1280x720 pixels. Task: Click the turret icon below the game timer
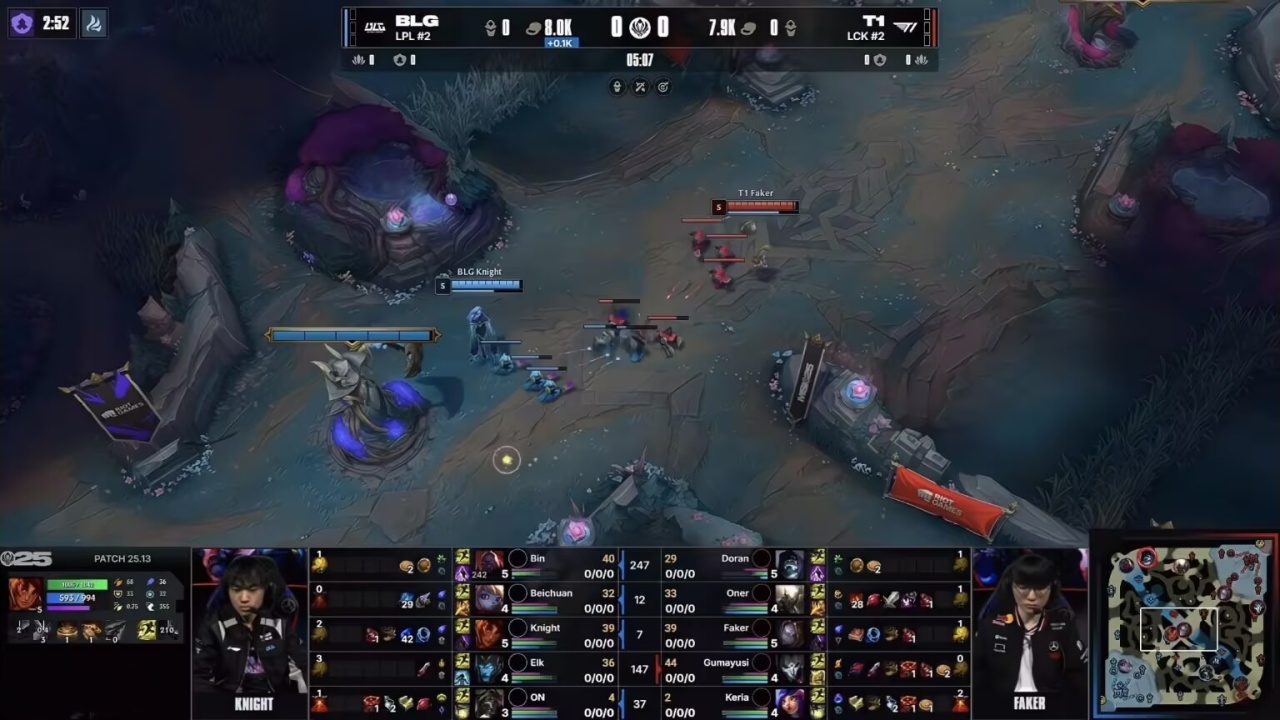(617, 87)
